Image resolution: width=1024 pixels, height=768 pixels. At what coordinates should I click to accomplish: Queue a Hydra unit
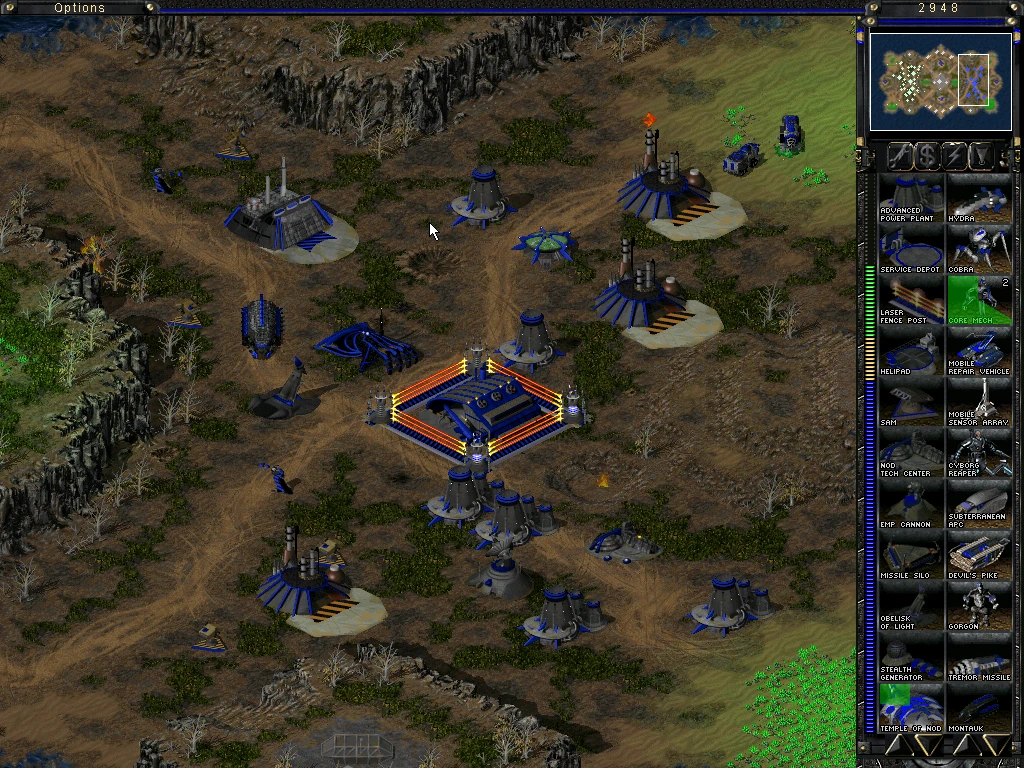(979, 198)
